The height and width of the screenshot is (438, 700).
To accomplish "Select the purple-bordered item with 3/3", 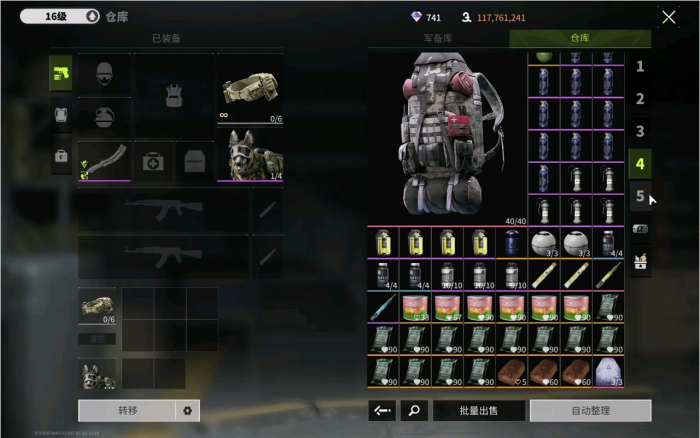I will tap(608, 372).
